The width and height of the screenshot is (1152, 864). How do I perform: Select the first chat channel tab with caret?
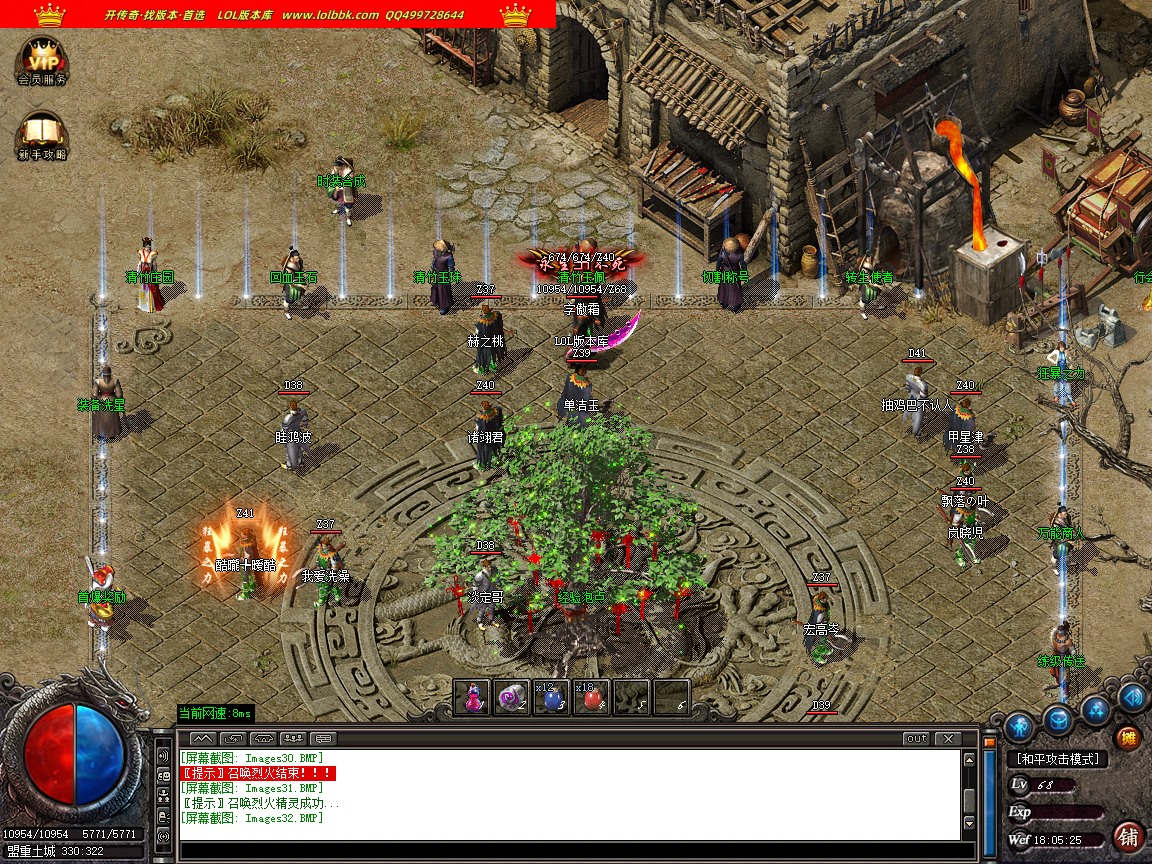click(202, 739)
